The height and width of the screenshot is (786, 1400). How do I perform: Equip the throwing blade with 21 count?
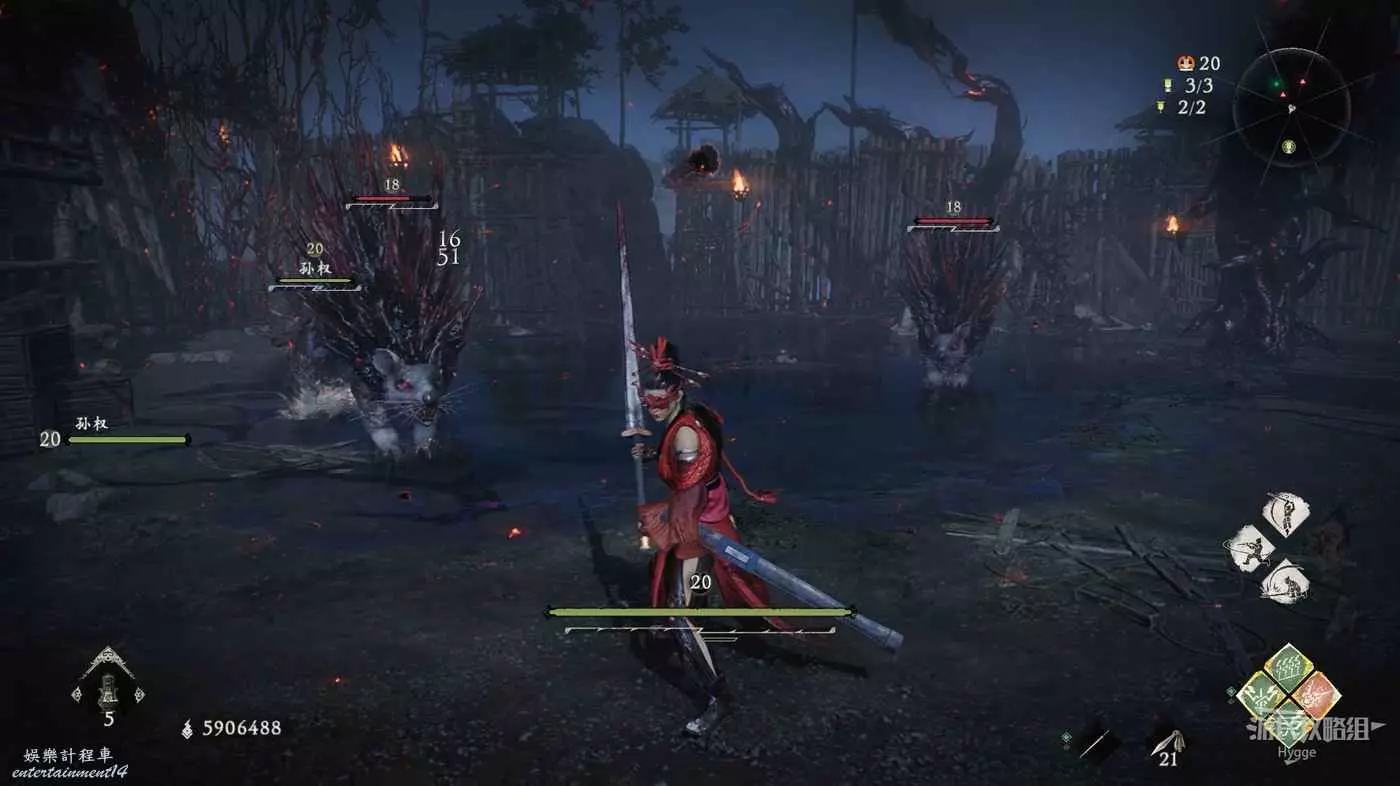1166,742
